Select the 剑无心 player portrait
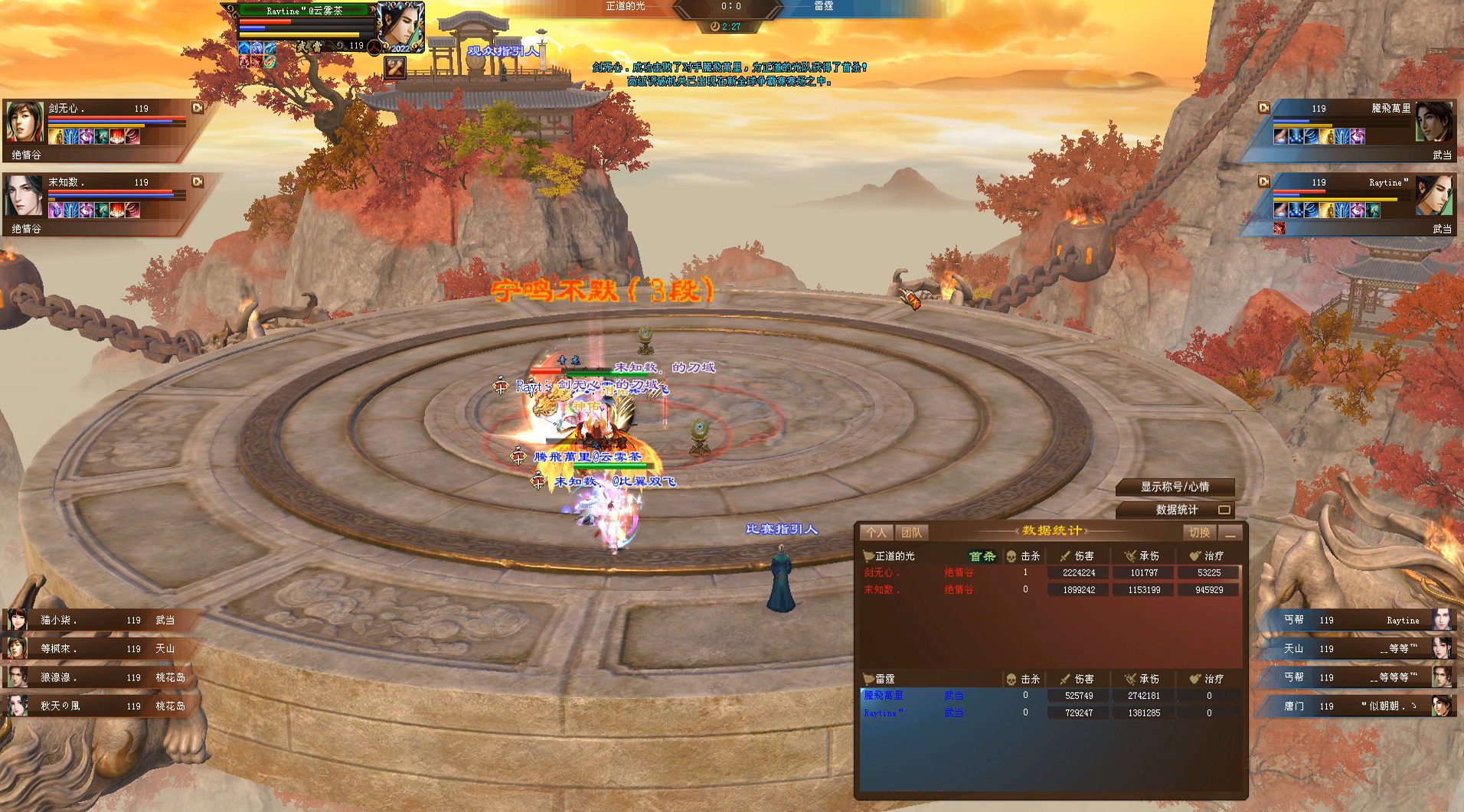The height and width of the screenshot is (812, 1464). pyautogui.click(x=25, y=122)
